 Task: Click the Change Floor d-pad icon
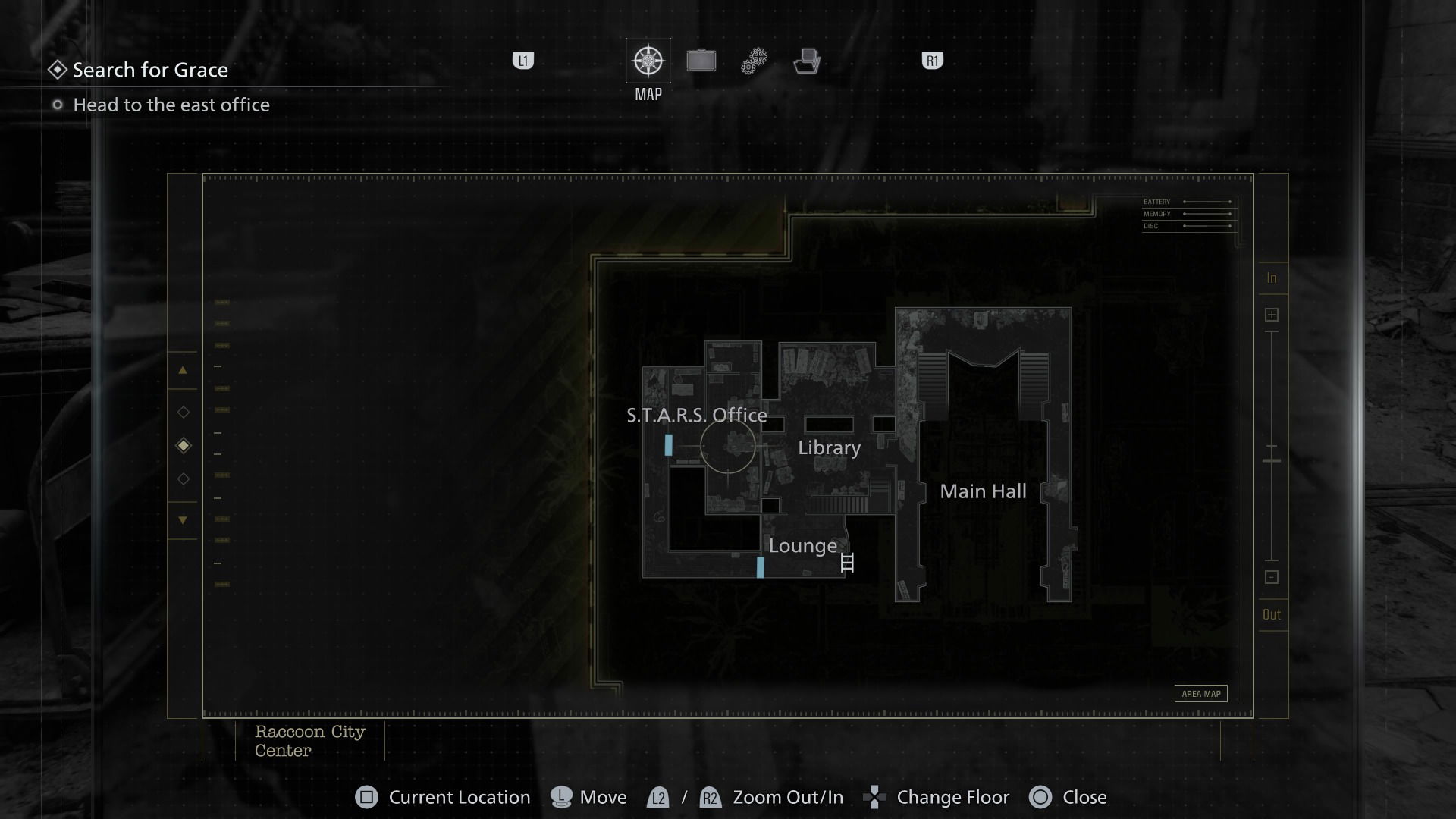(876, 797)
